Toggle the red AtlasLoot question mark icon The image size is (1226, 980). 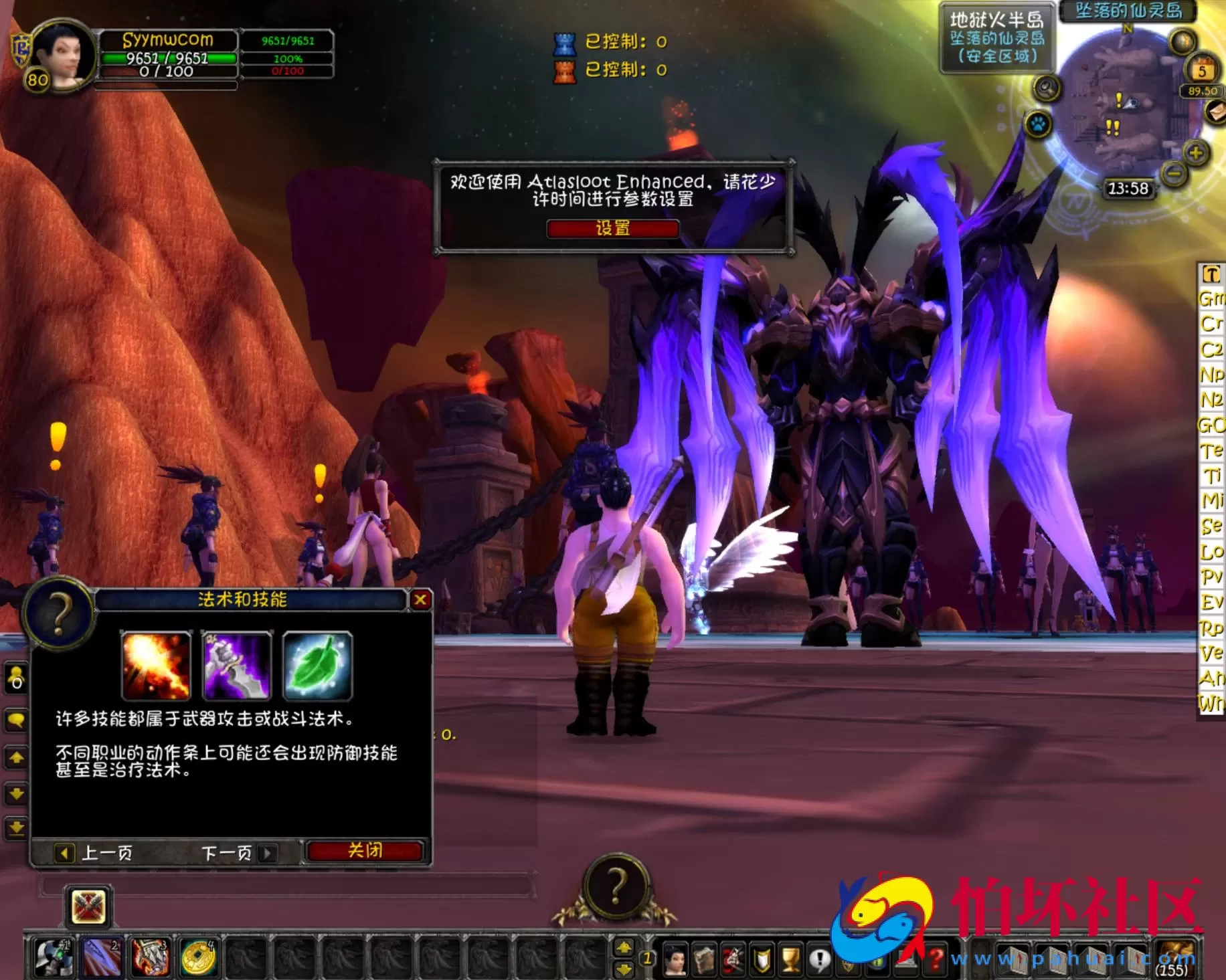coord(936,957)
